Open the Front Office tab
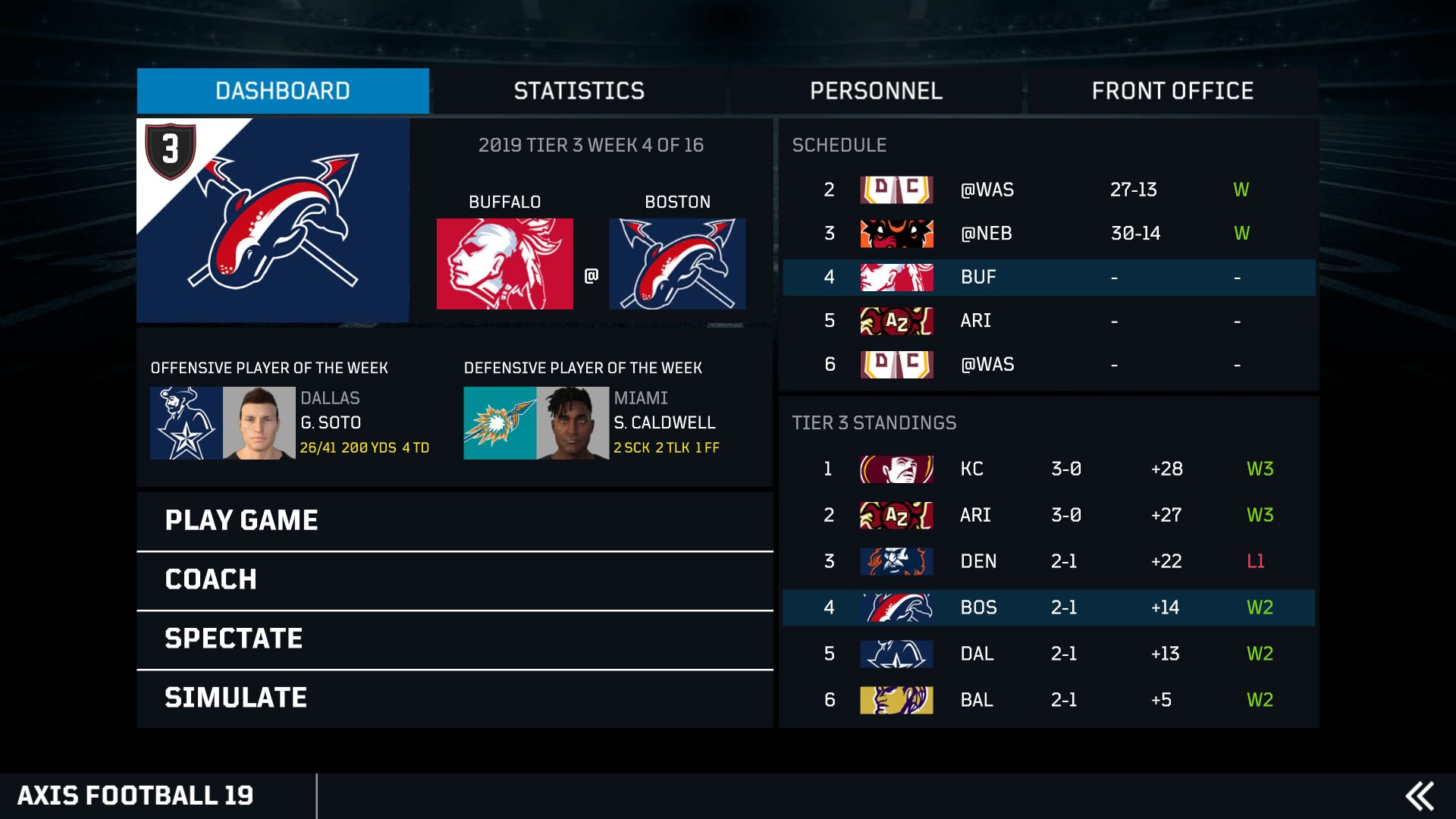 point(1172,91)
